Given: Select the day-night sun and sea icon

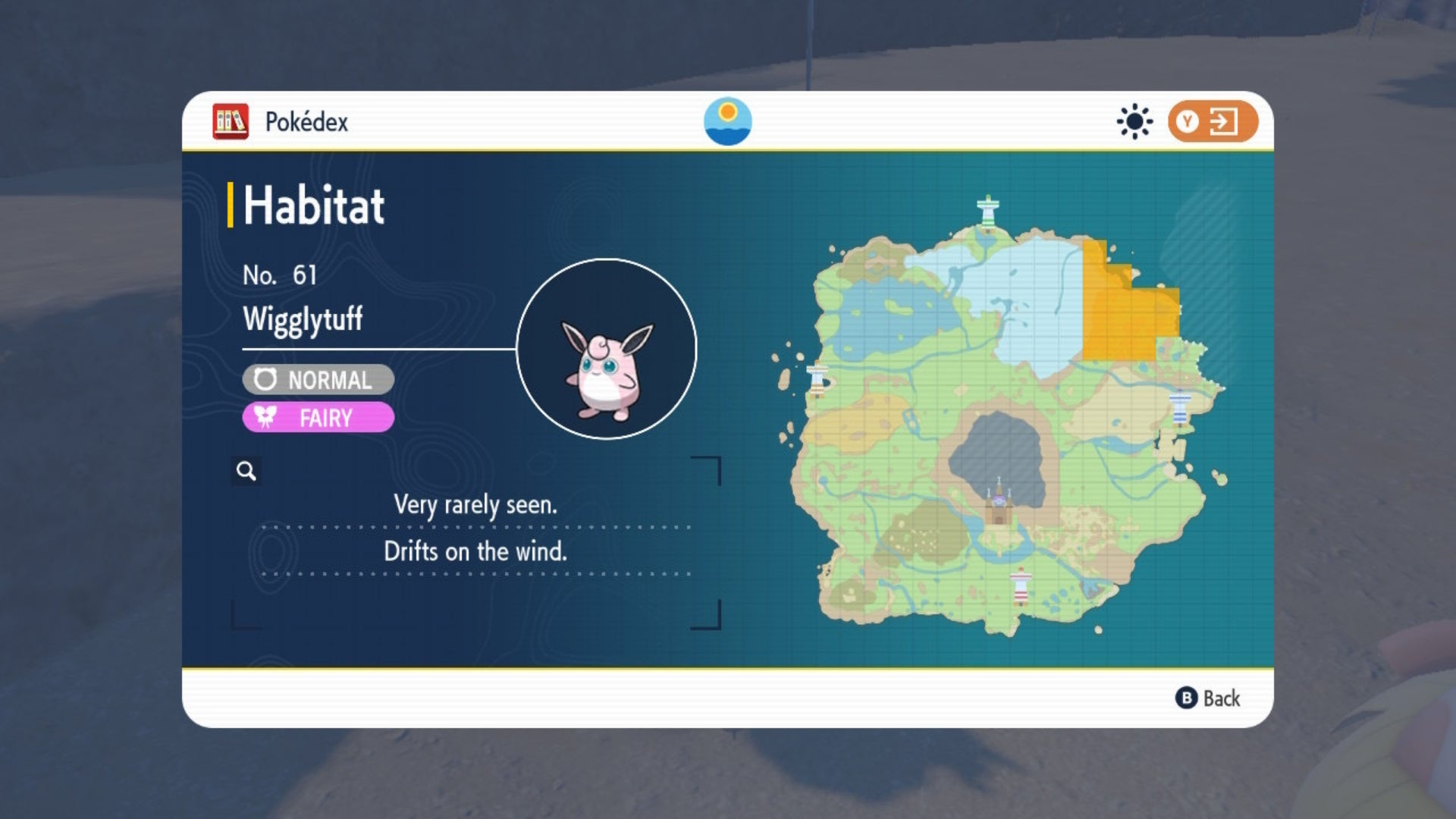Looking at the screenshot, I should (x=729, y=121).
